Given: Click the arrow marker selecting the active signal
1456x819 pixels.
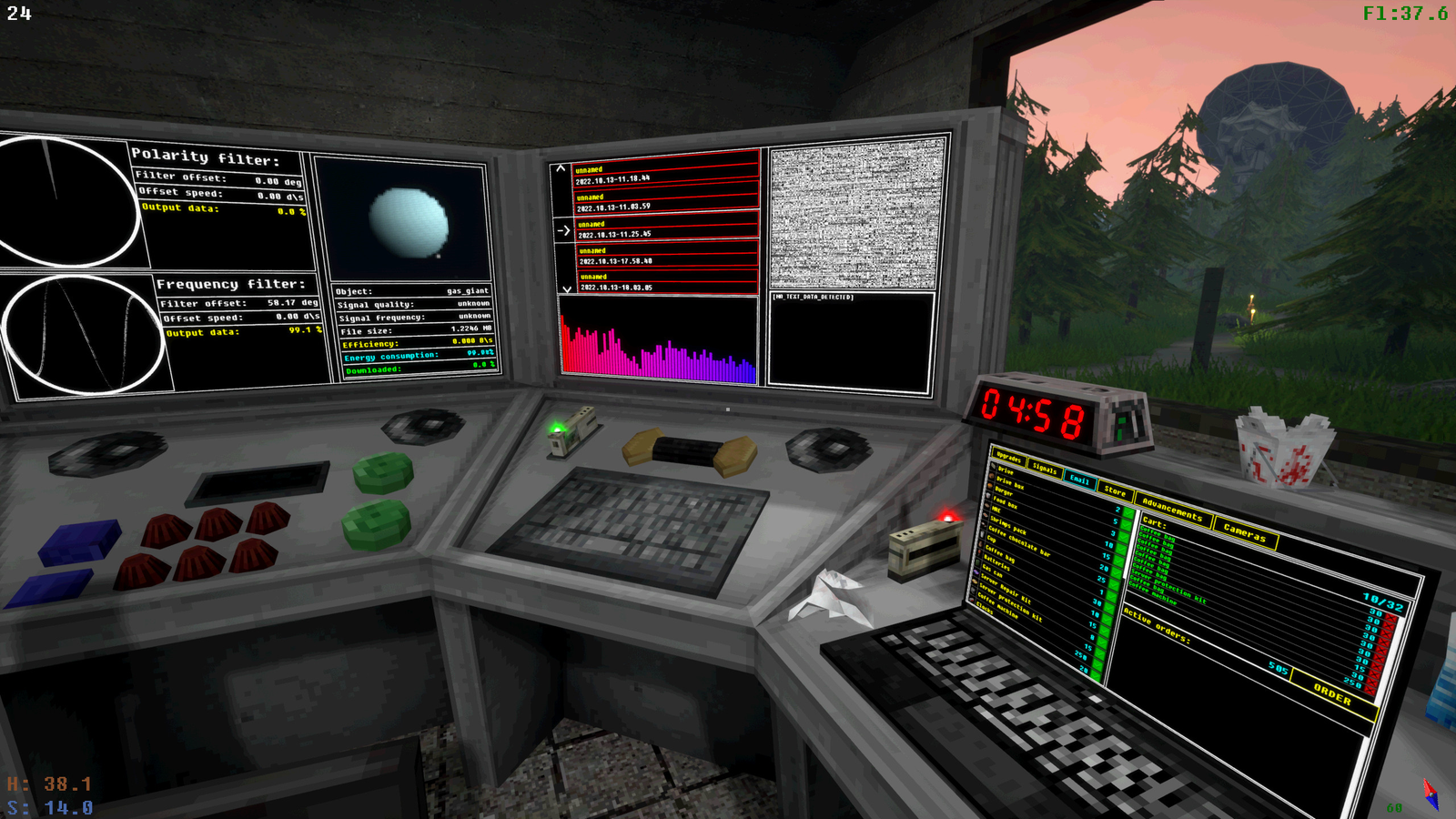Looking at the screenshot, I should point(564,229).
